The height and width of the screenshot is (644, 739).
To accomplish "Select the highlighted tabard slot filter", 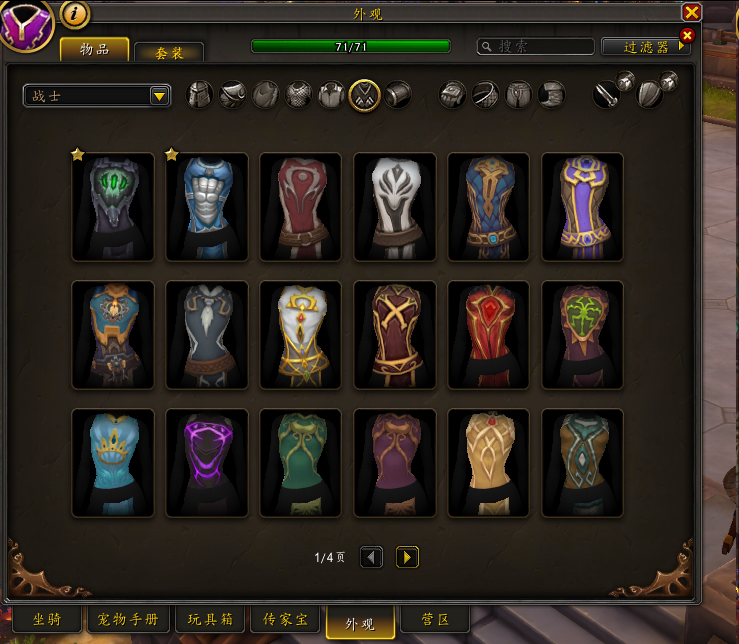I will point(364,95).
